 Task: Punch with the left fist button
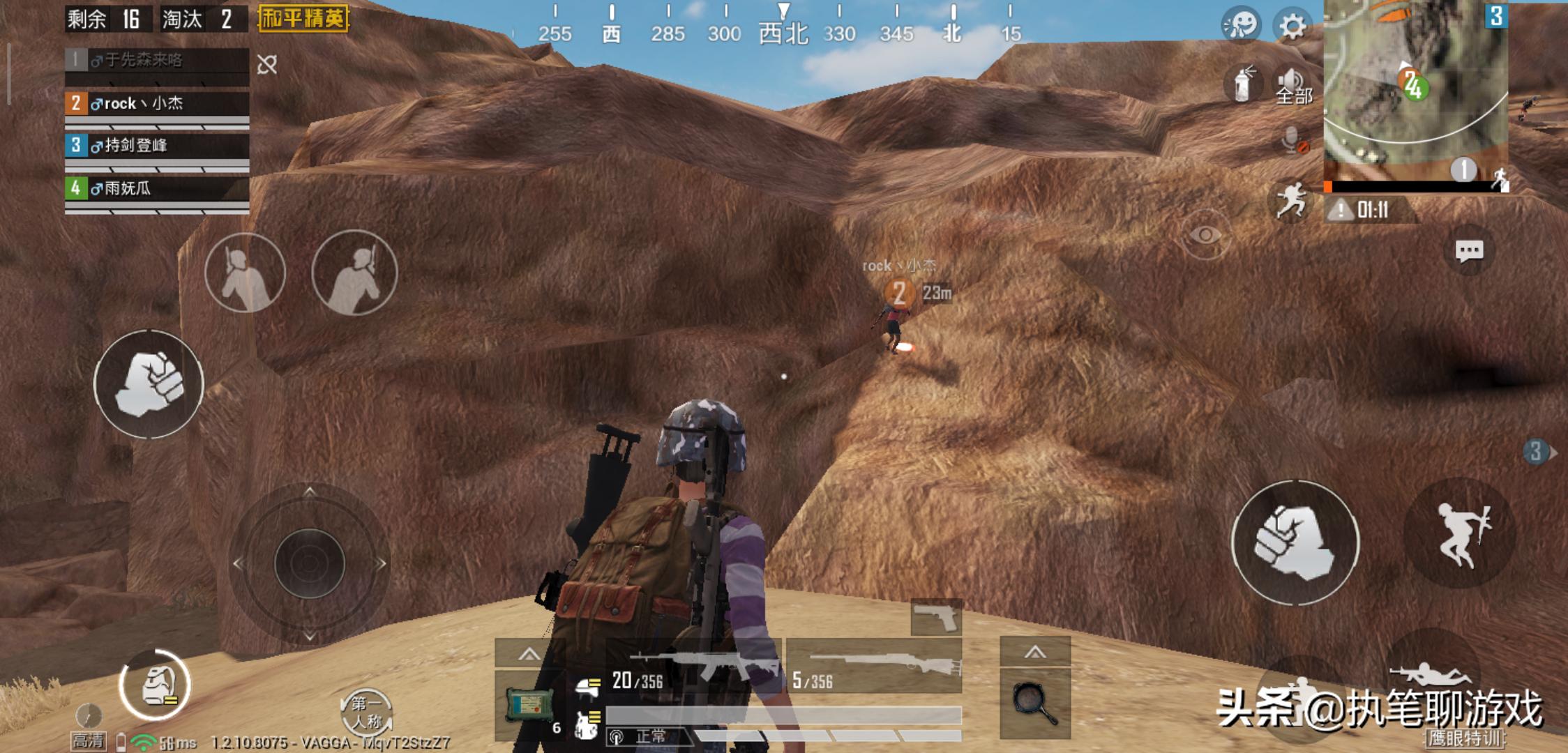pyautogui.click(x=149, y=384)
